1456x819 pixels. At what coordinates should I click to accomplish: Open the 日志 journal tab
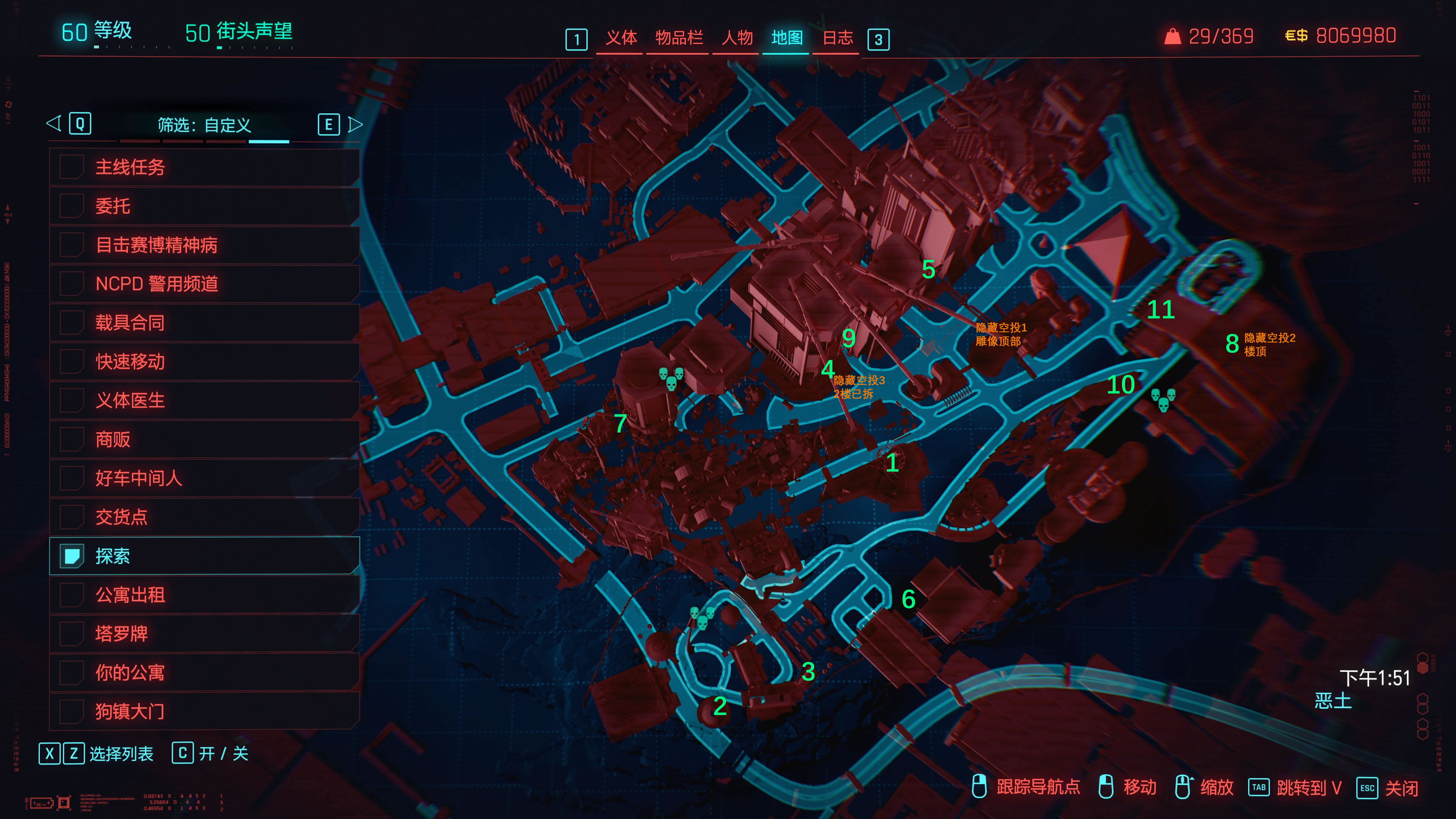[837, 38]
